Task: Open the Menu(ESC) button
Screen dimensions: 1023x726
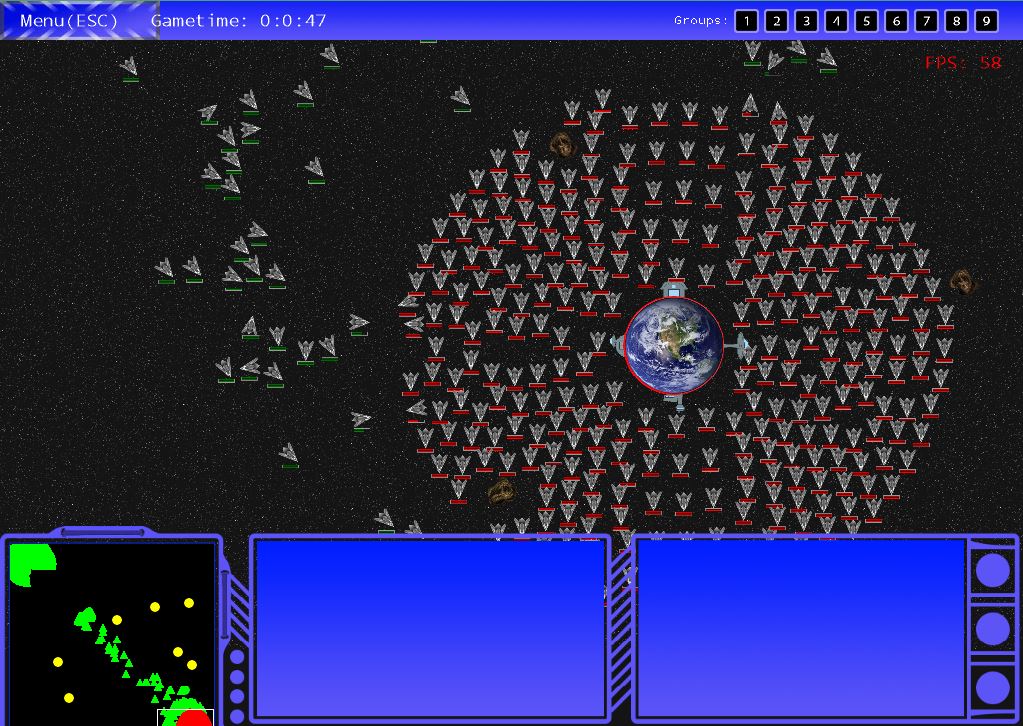Action: [70, 20]
